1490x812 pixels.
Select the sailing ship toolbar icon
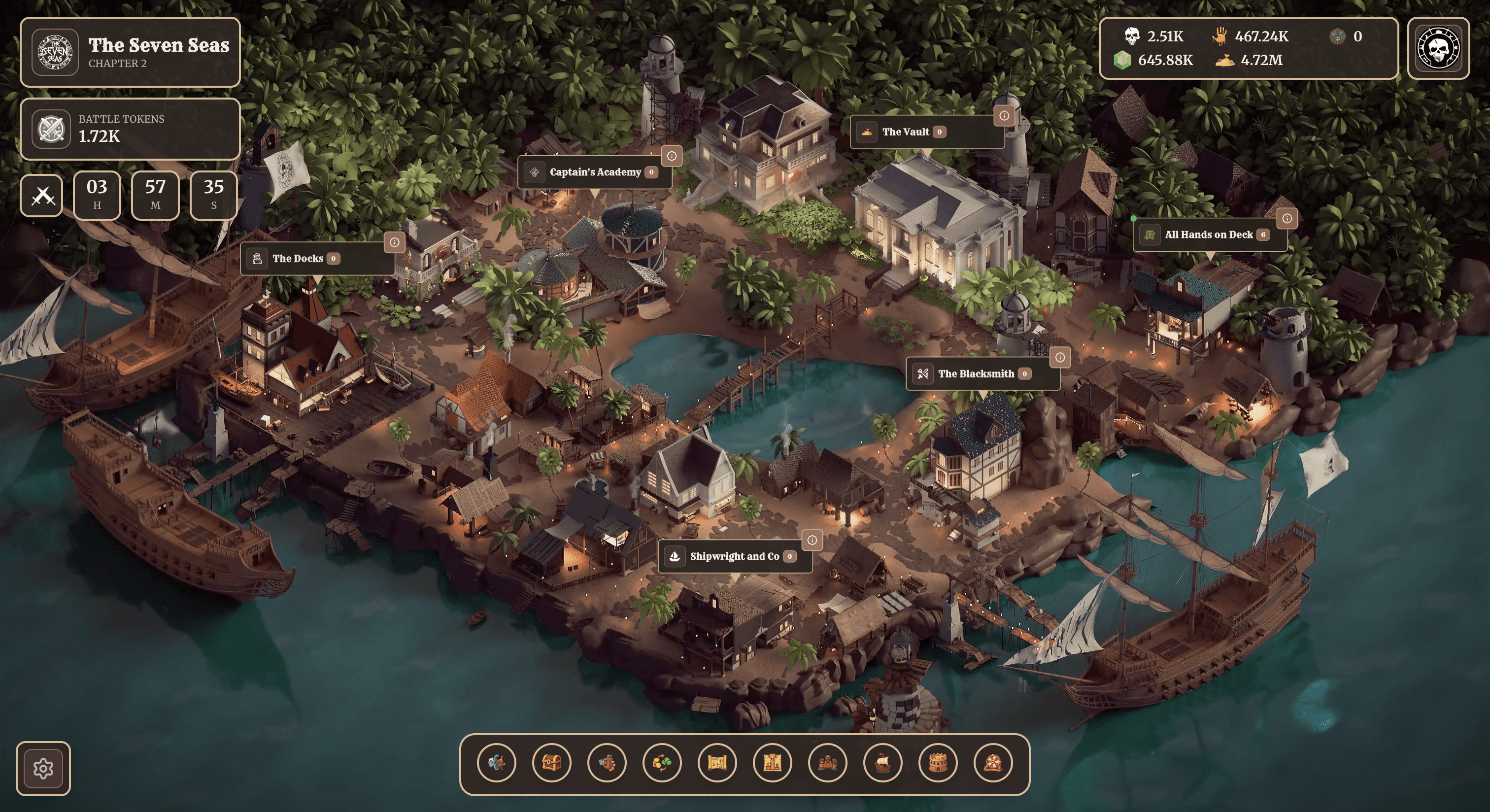(x=882, y=763)
